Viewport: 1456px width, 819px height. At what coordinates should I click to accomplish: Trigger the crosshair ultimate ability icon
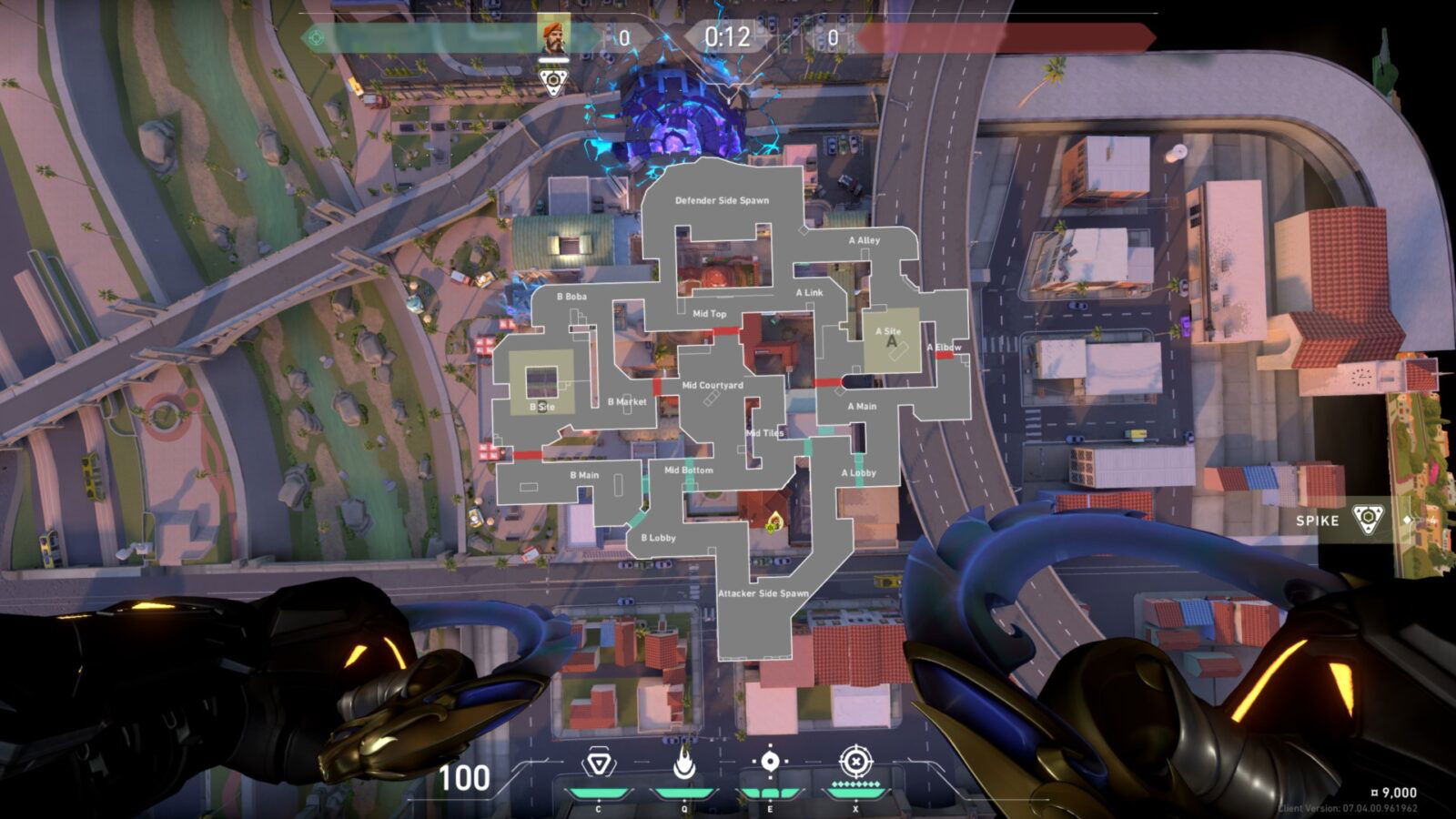[x=854, y=763]
